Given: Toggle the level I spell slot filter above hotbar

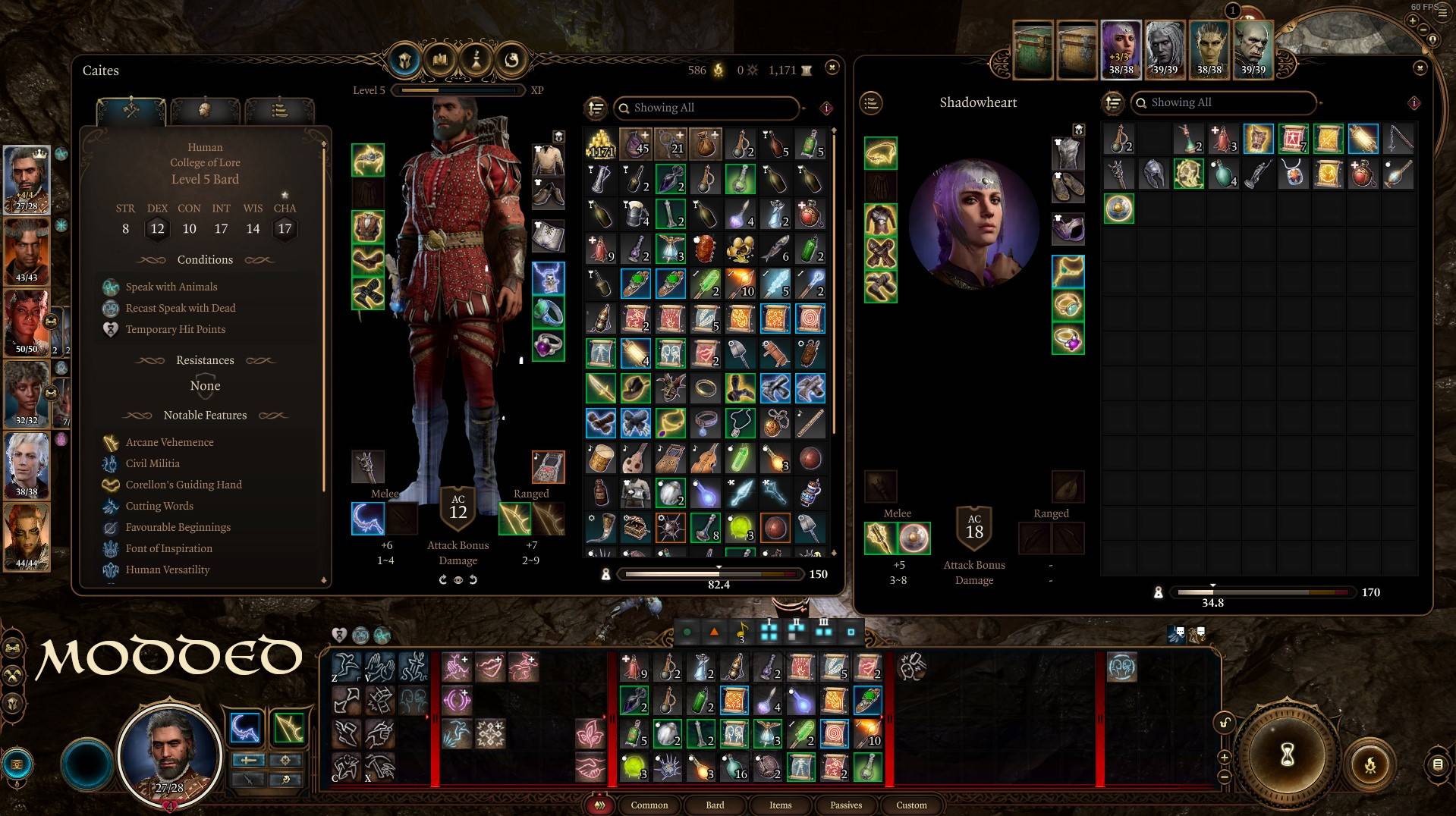Looking at the screenshot, I should coord(769,630).
